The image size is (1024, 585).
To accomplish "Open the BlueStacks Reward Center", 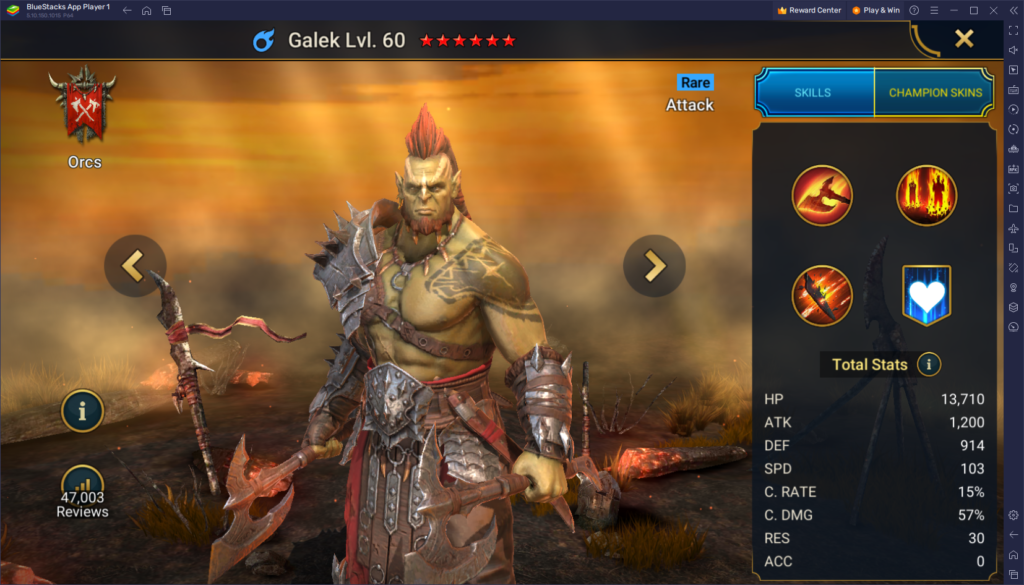I will pyautogui.click(x=809, y=10).
